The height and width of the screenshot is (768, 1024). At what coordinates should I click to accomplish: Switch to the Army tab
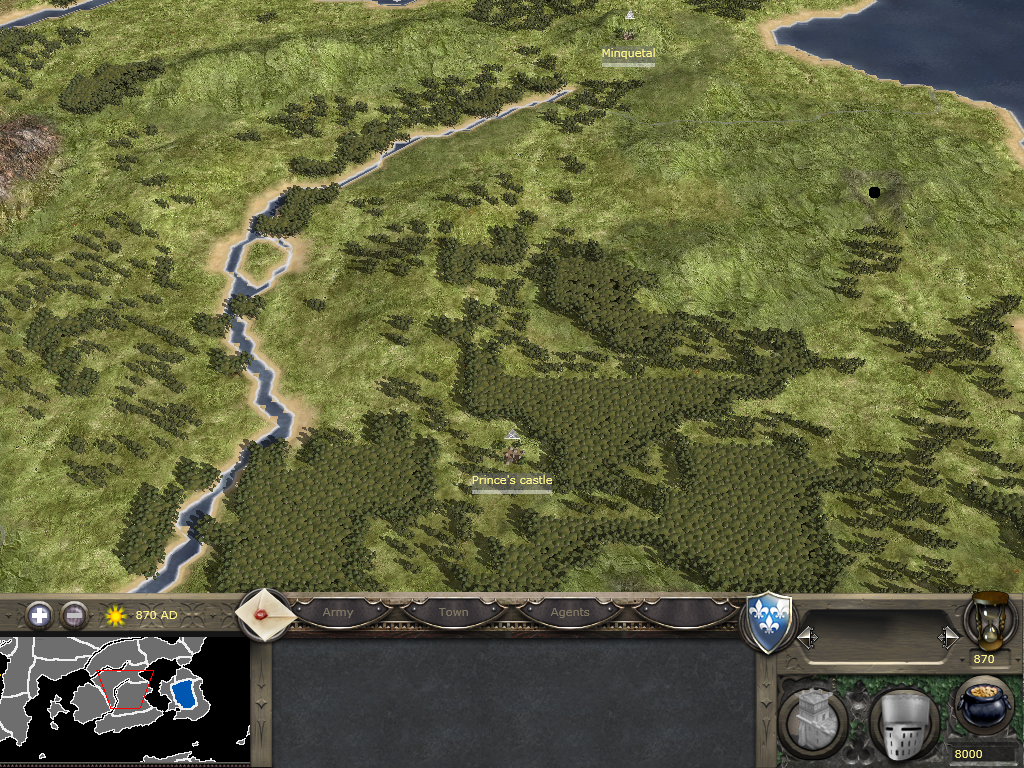[x=338, y=612]
